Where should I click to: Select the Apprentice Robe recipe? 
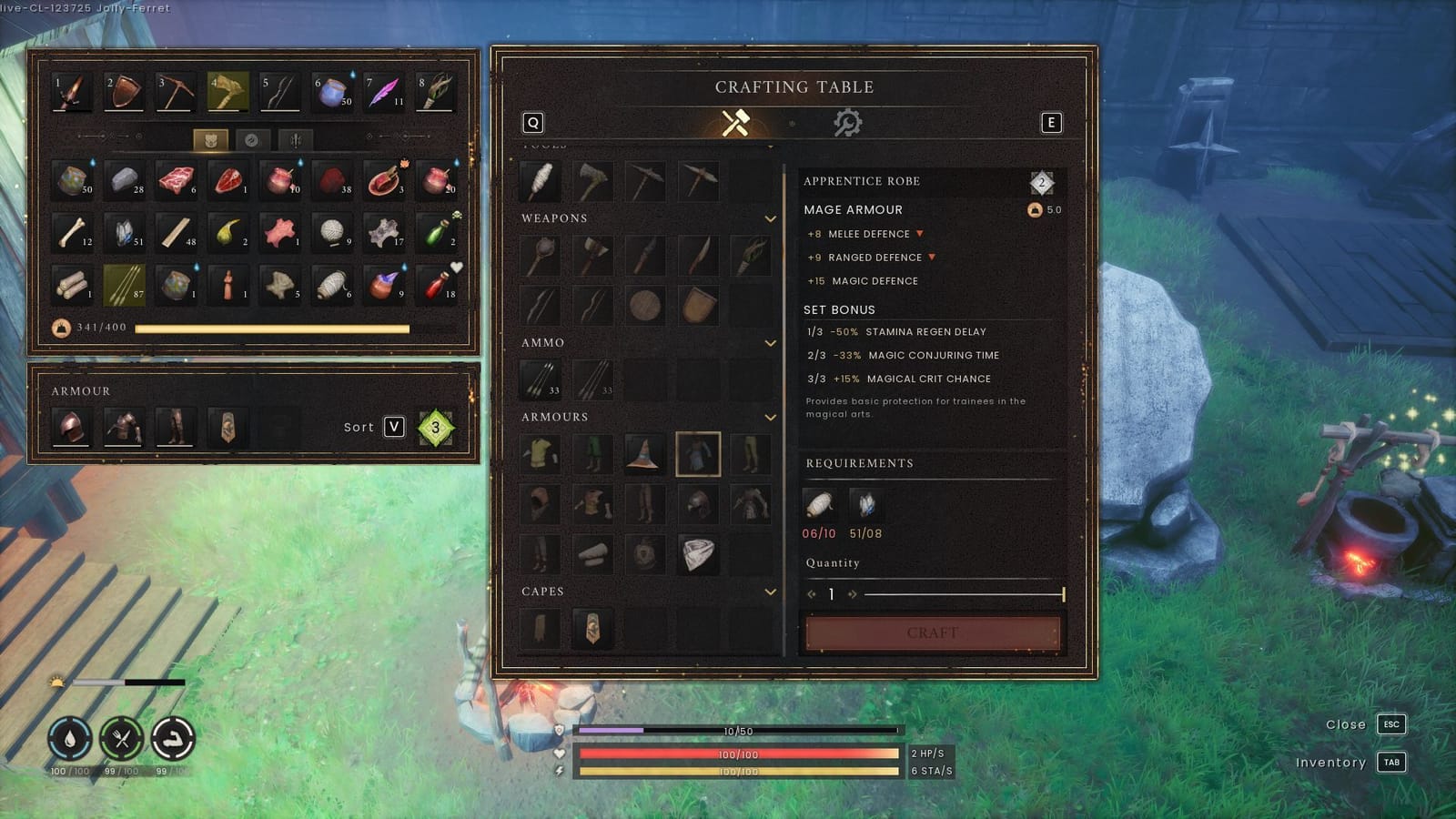[697, 456]
